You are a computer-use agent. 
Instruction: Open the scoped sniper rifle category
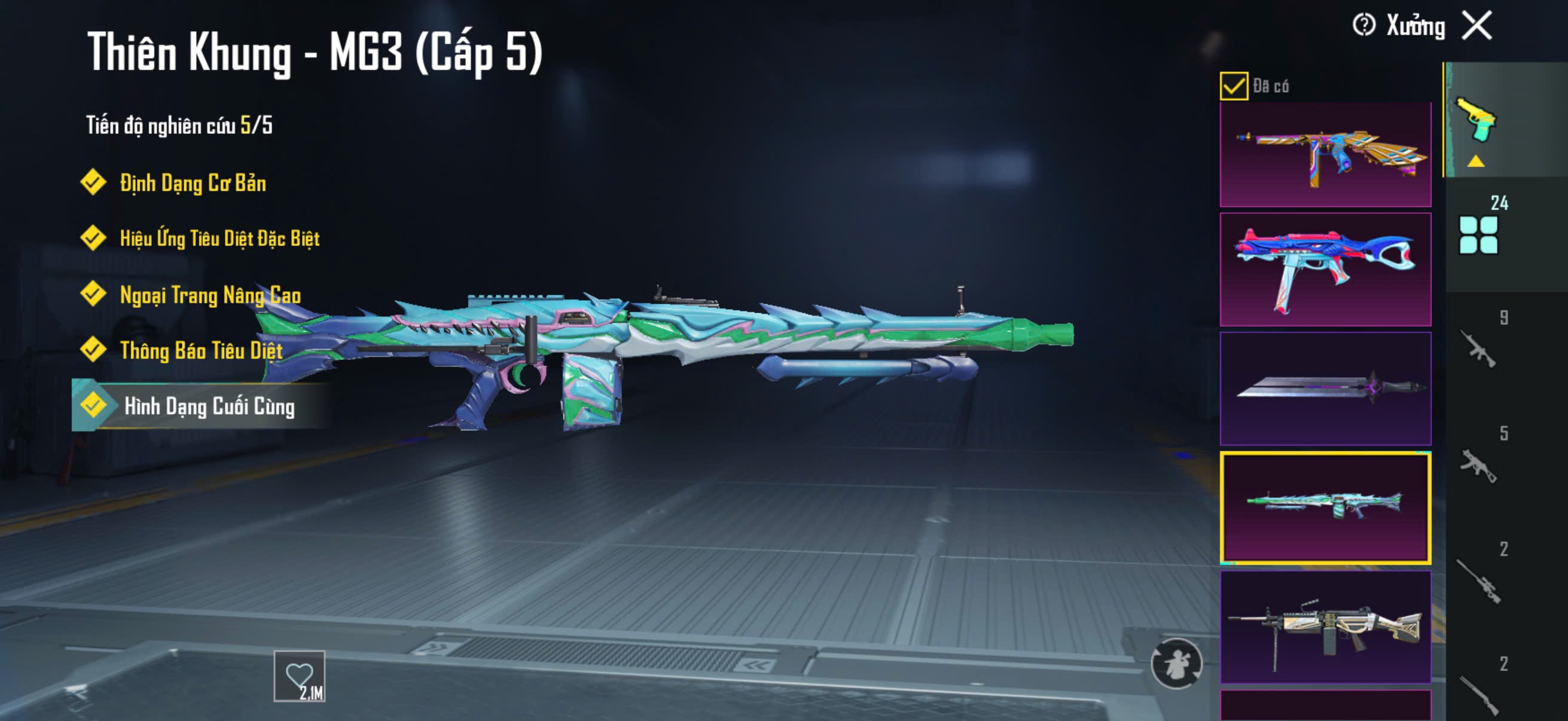(x=1478, y=581)
